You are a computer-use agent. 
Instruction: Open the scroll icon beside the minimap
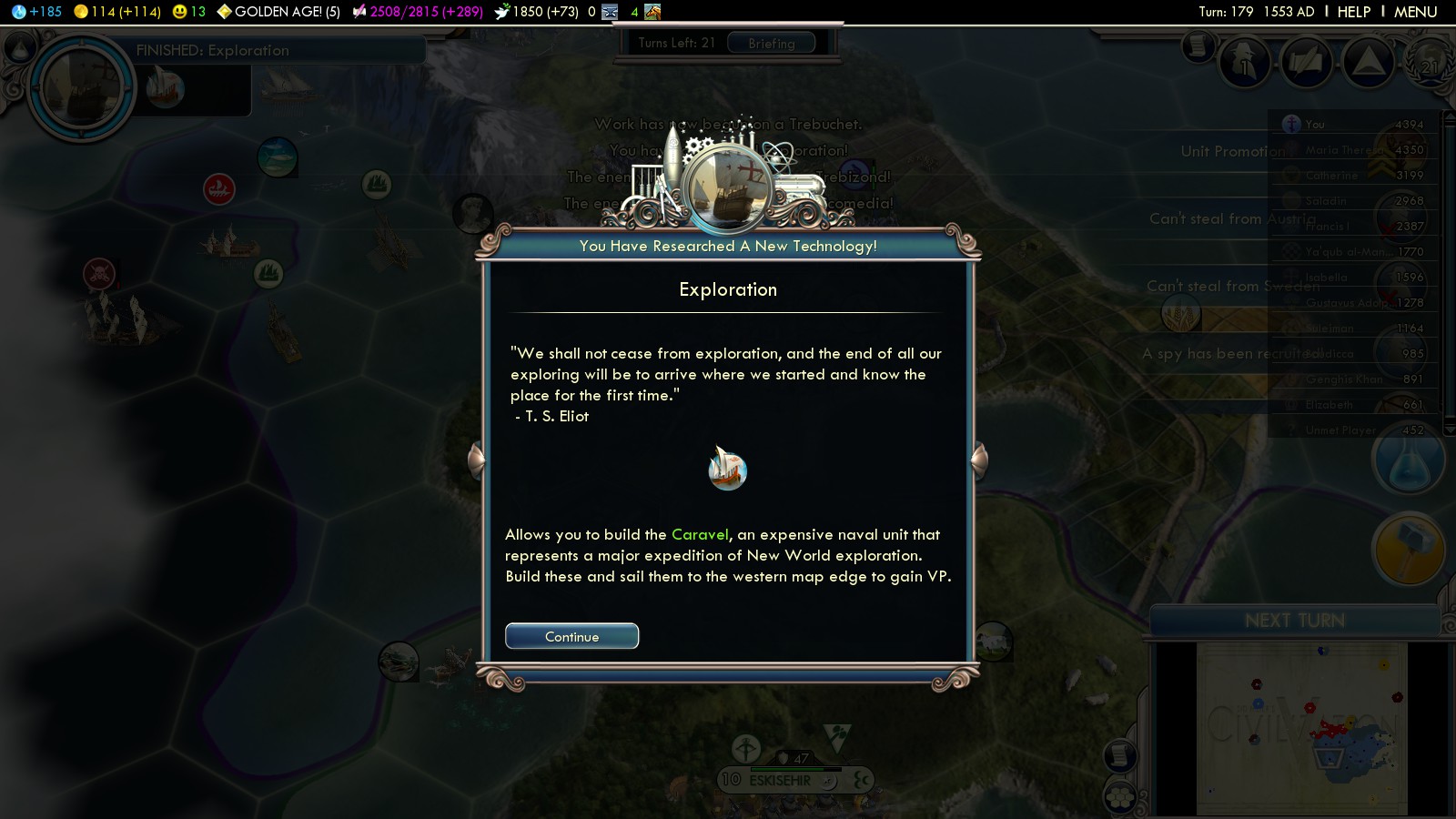point(1120,755)
